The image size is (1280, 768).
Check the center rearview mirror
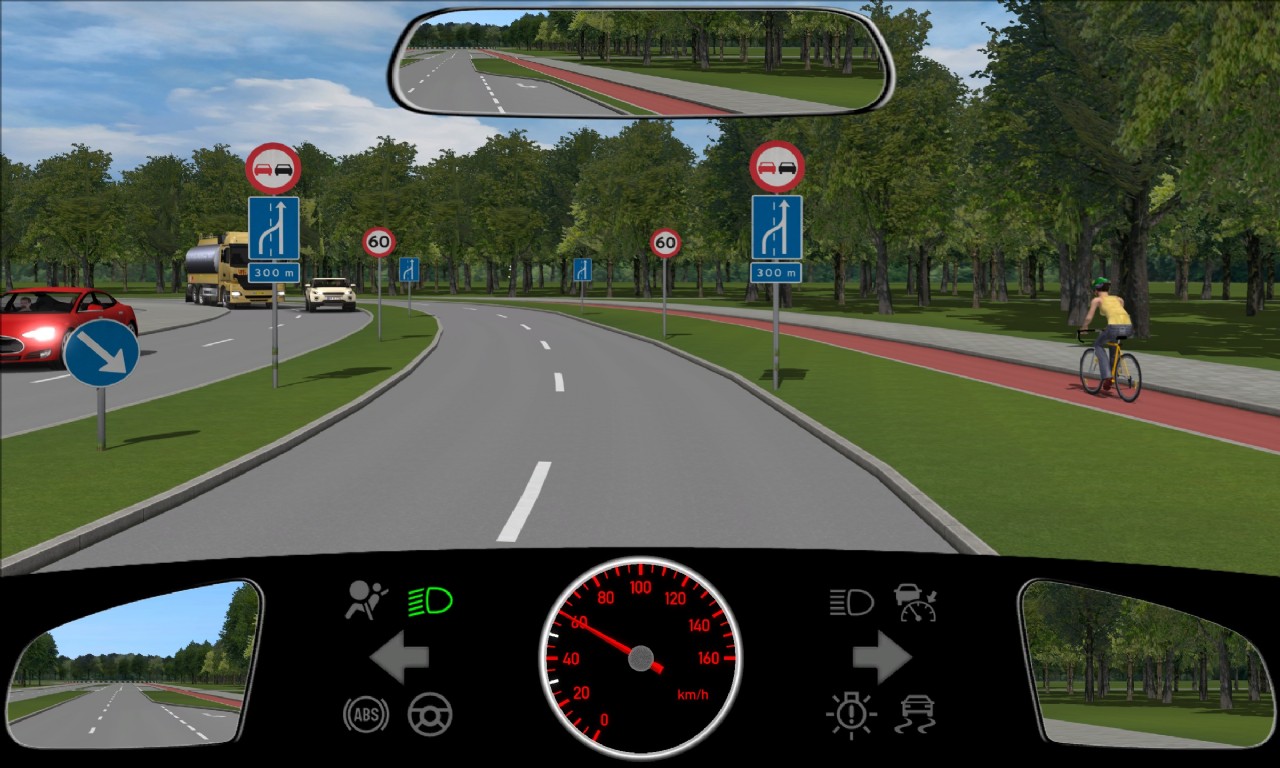coord(643,61)
